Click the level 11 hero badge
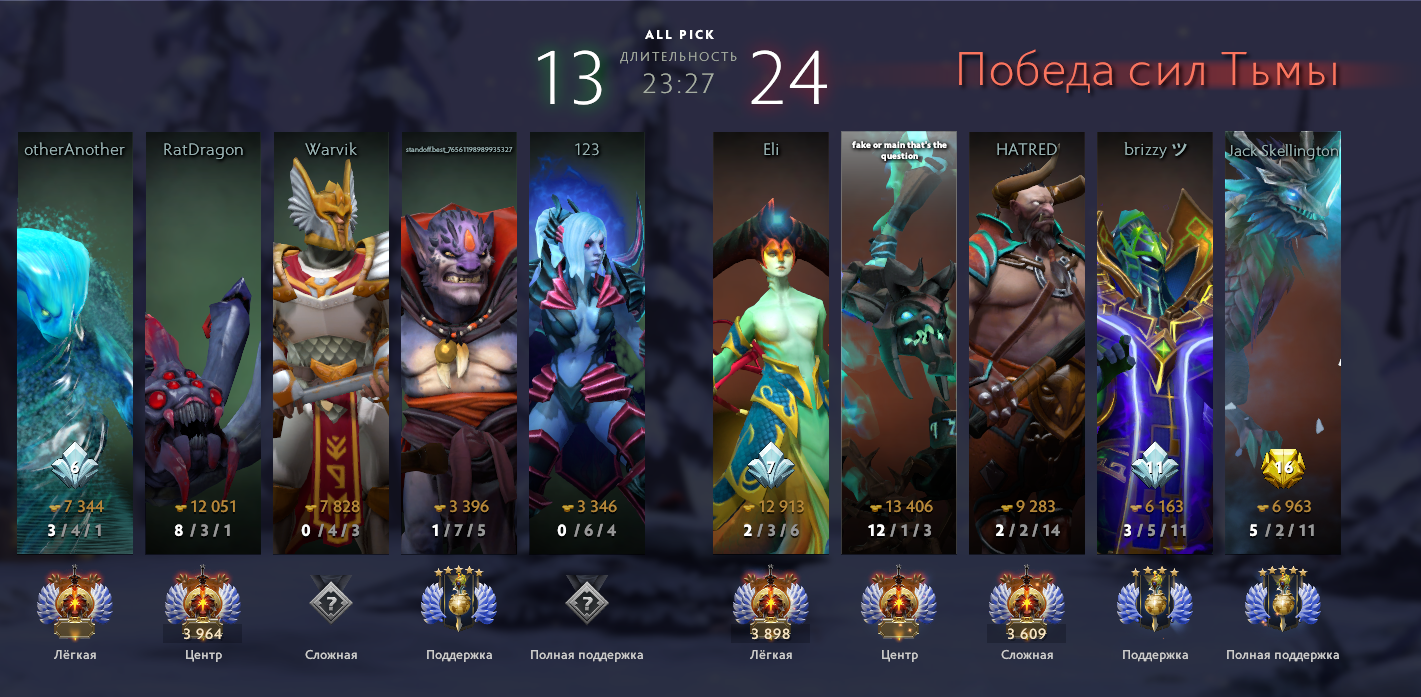This screenshot has width=1421, height=697. (1155, 466)
